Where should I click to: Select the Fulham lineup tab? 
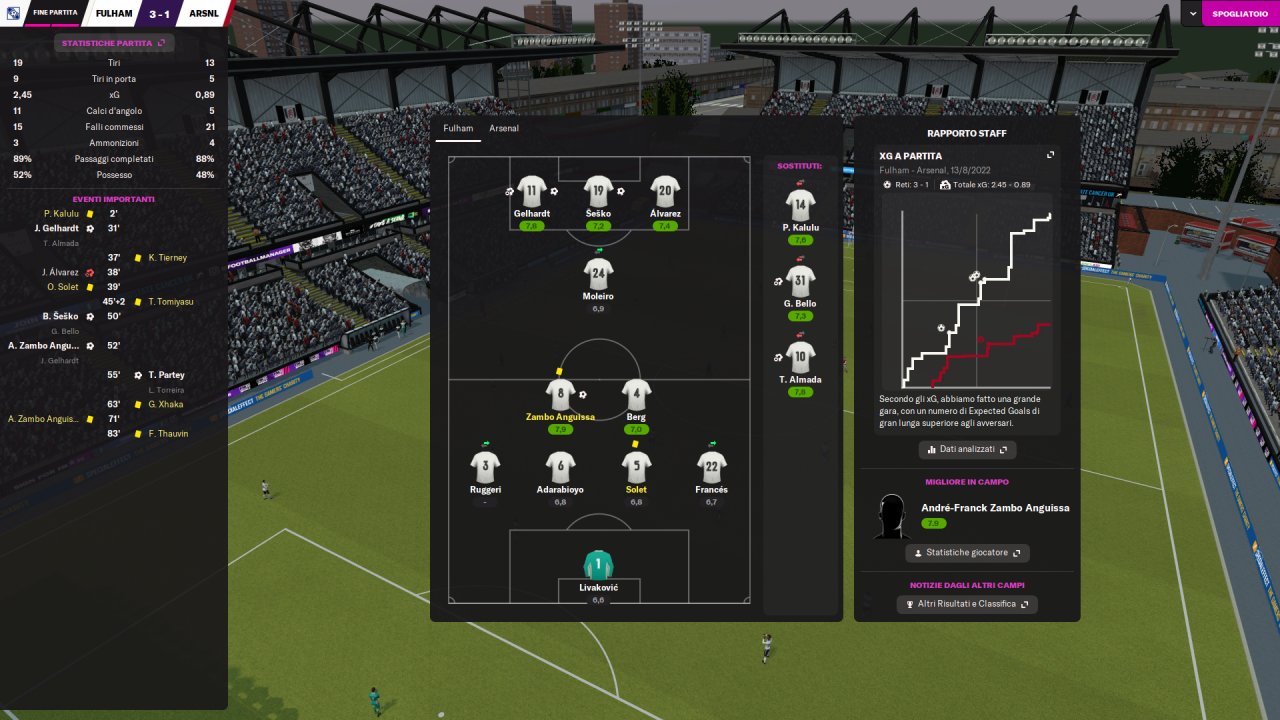tap(458, 128)
